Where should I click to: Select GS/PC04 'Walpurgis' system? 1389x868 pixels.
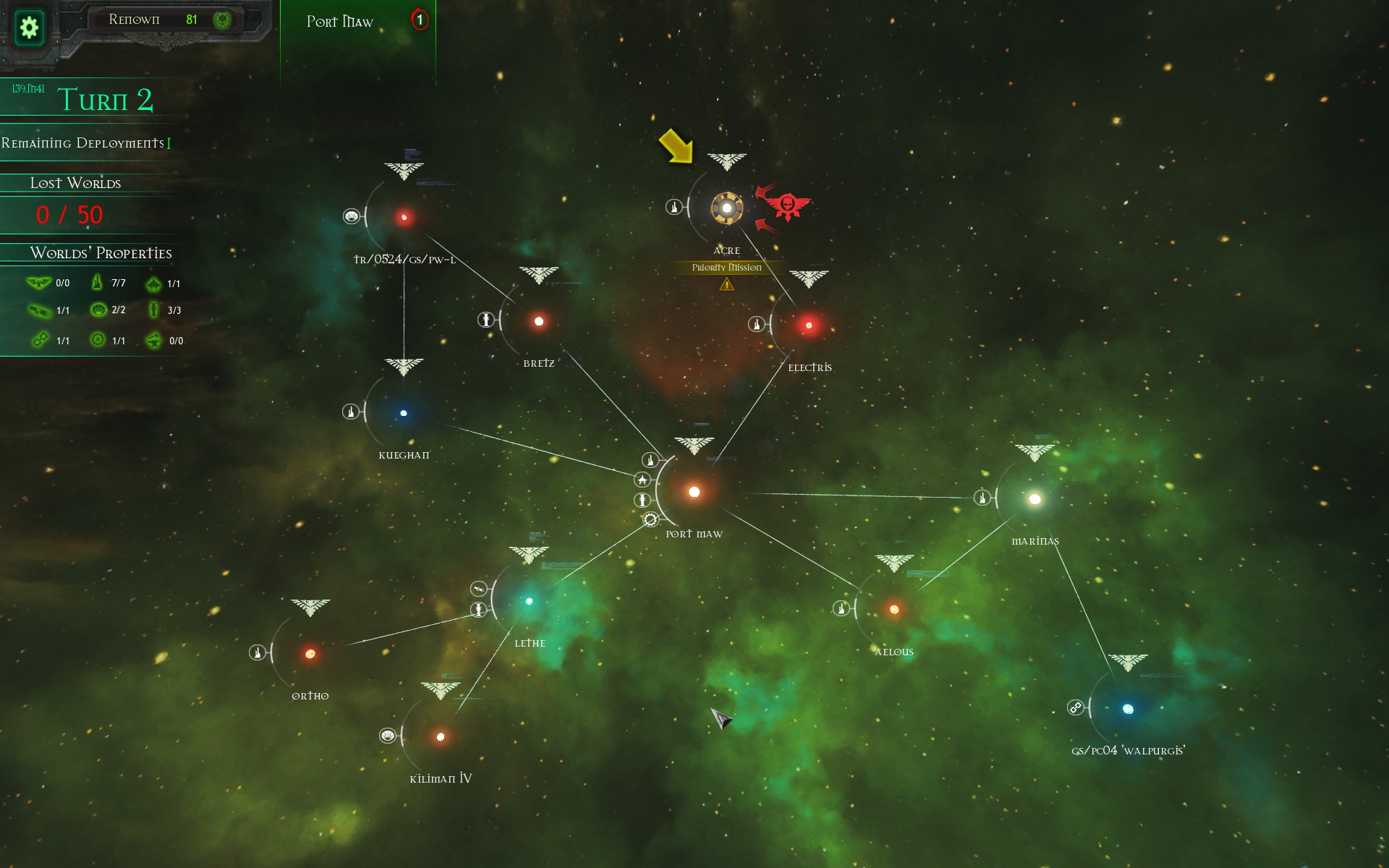click(x=1128, y=709)
